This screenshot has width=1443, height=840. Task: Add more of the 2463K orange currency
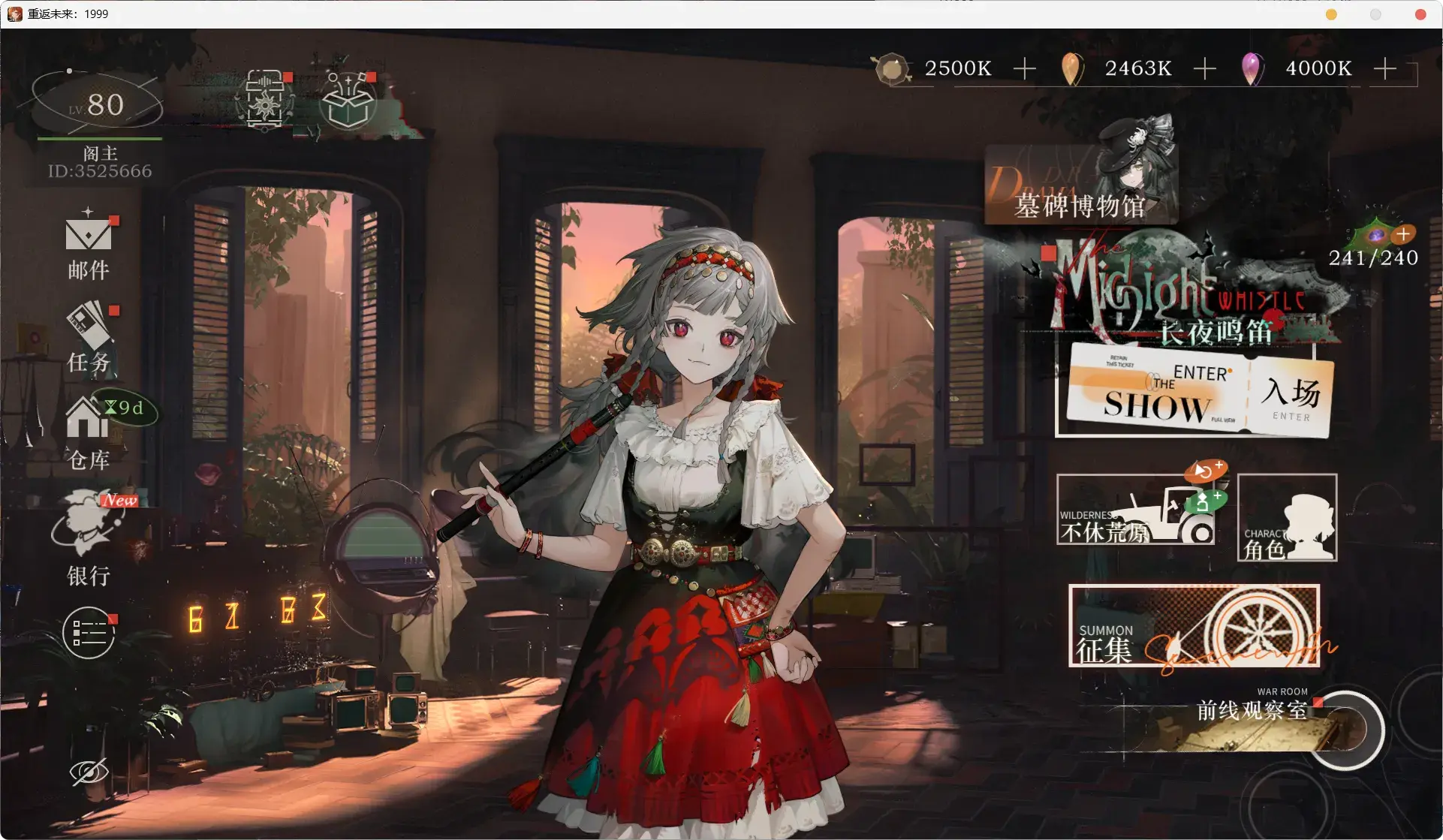tap(1204, 69)
